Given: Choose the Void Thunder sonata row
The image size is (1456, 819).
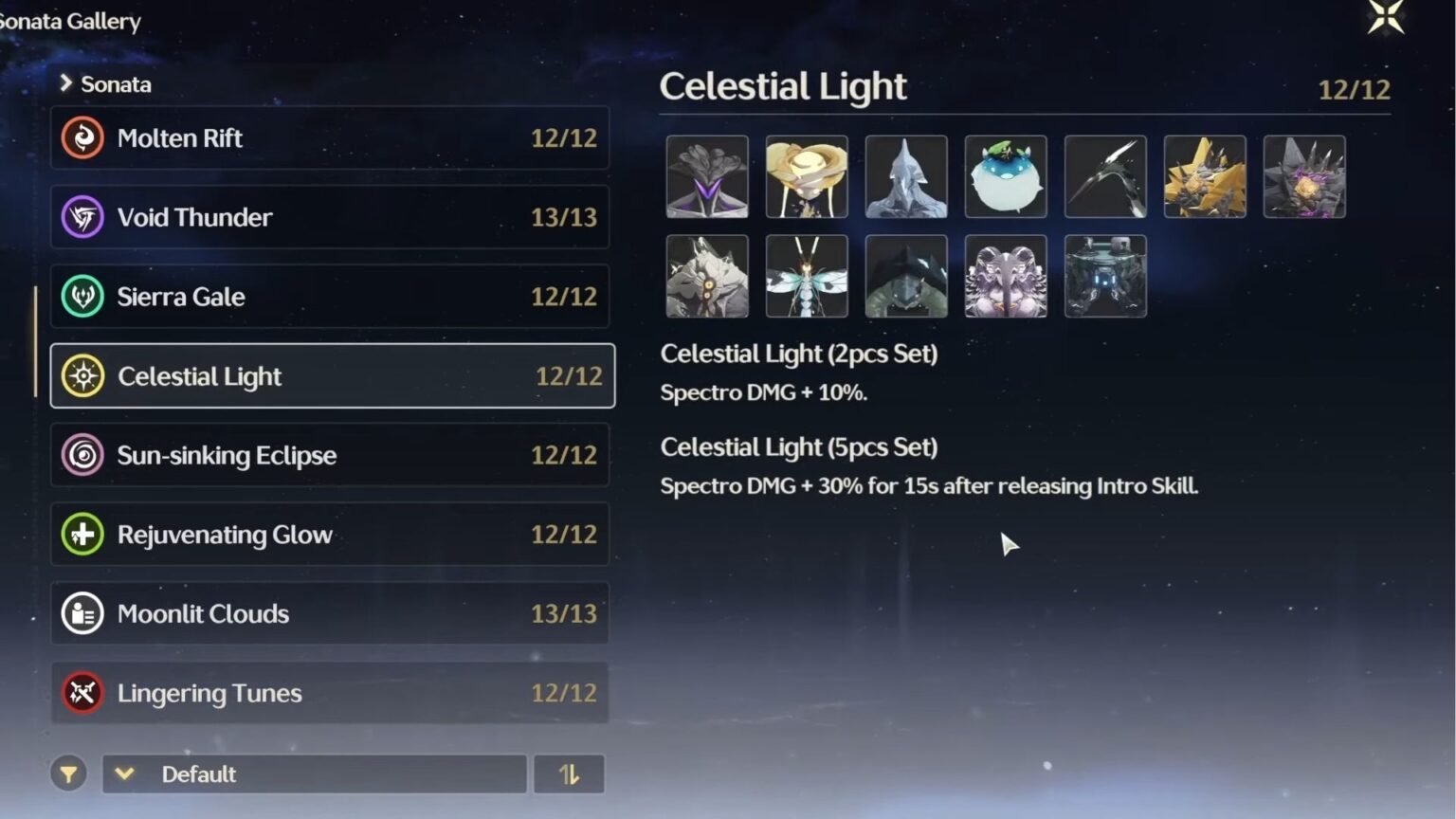Looking at the screenshot, I should pyautogui.click(x=329, y=217).
